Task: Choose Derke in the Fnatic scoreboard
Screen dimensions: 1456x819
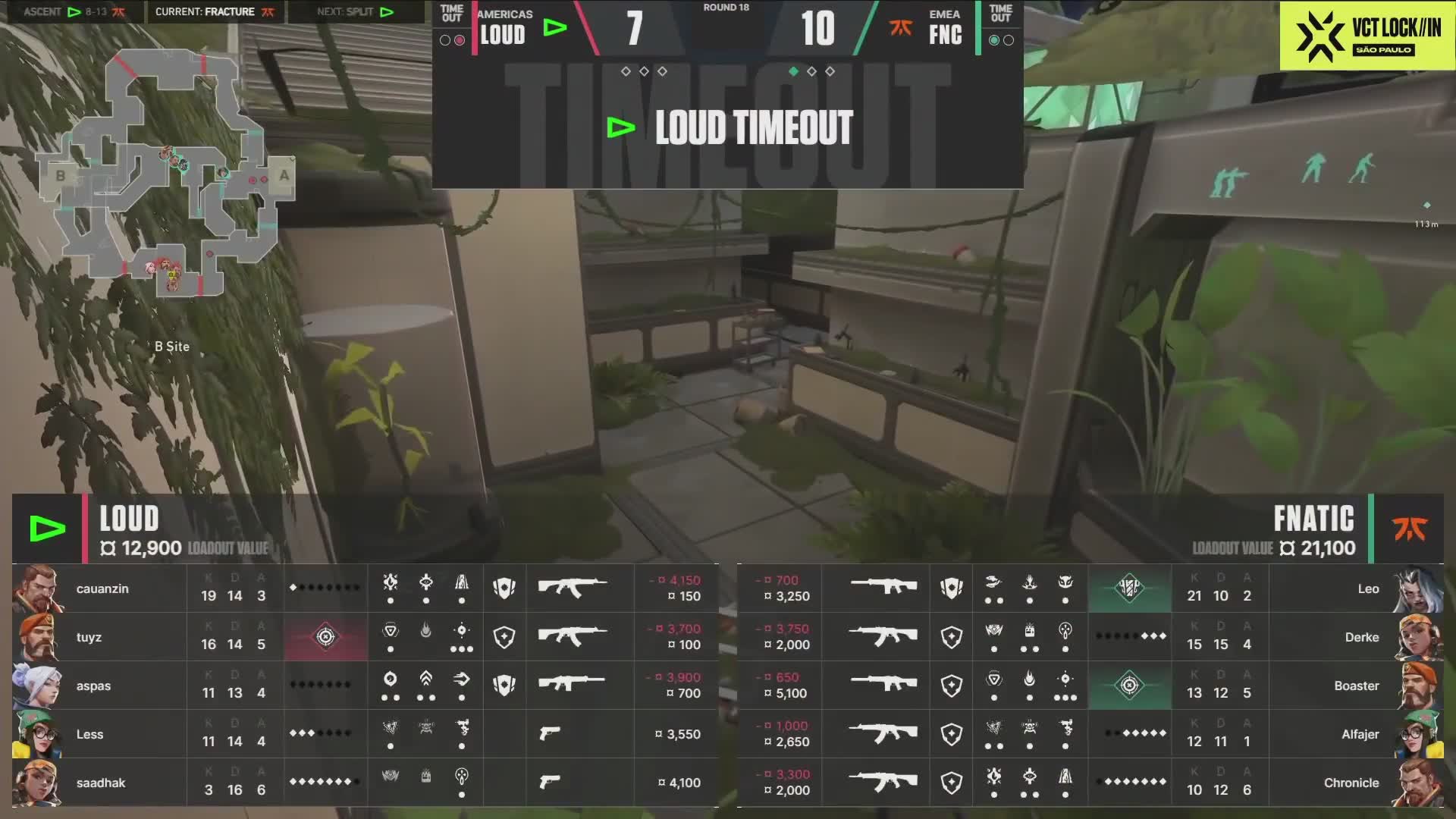Action: [1361, 637]
